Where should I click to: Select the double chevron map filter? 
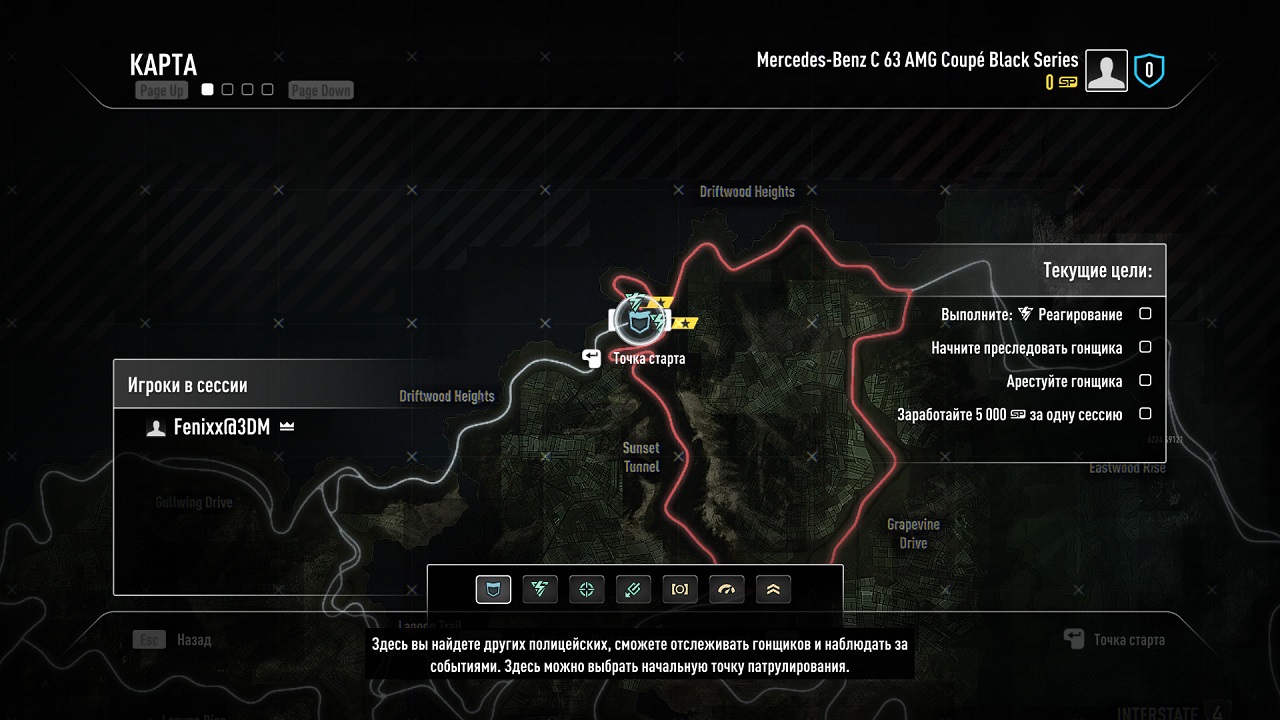pos(773,590)
